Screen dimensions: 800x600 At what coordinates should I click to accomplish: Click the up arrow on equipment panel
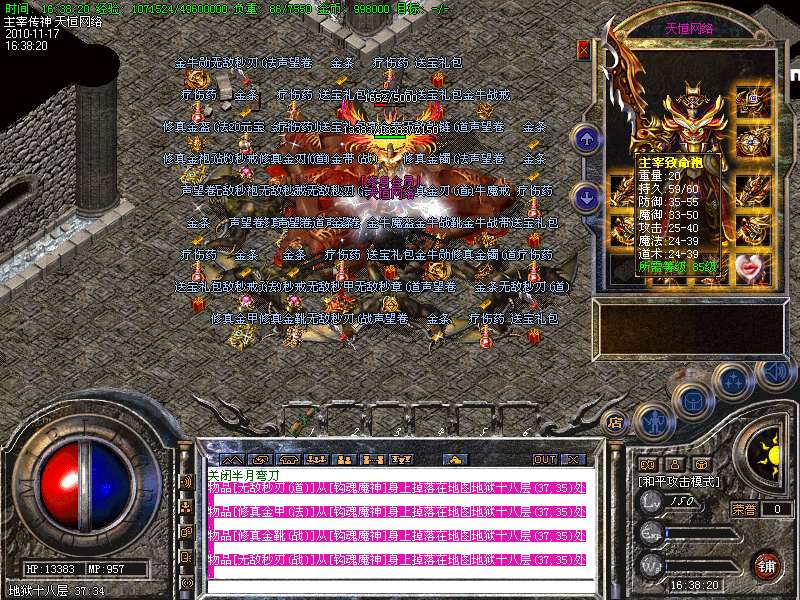(587, 138)
